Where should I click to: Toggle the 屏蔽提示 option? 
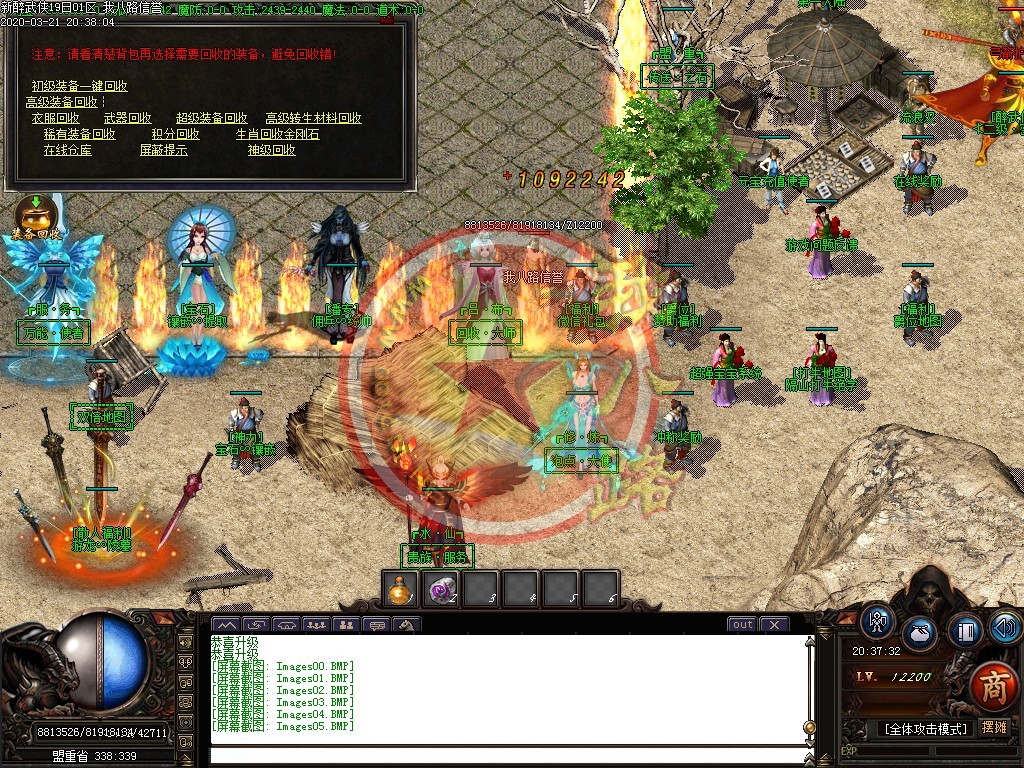(163, 150)
